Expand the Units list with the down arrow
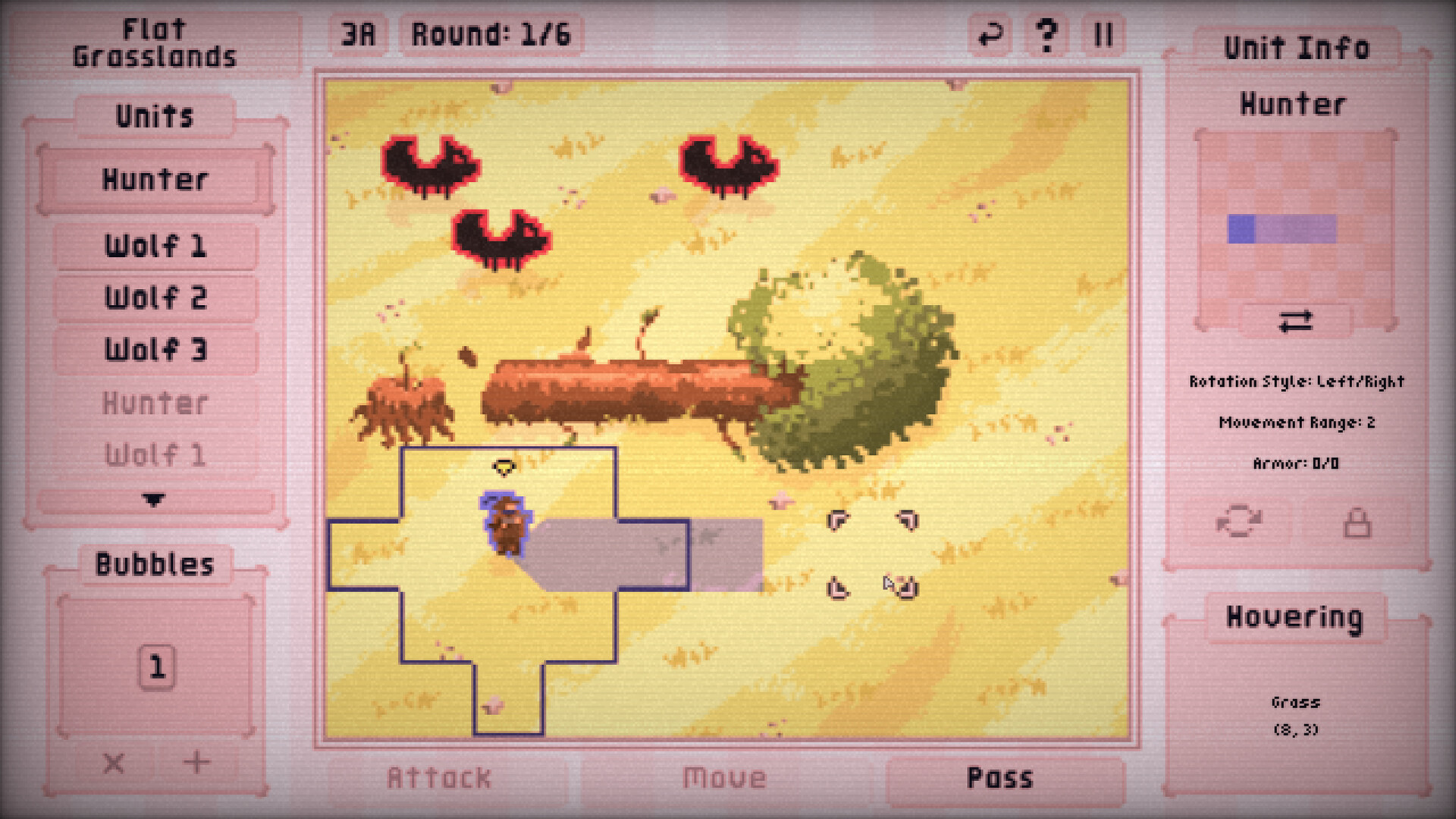 (x=153, y=500)
